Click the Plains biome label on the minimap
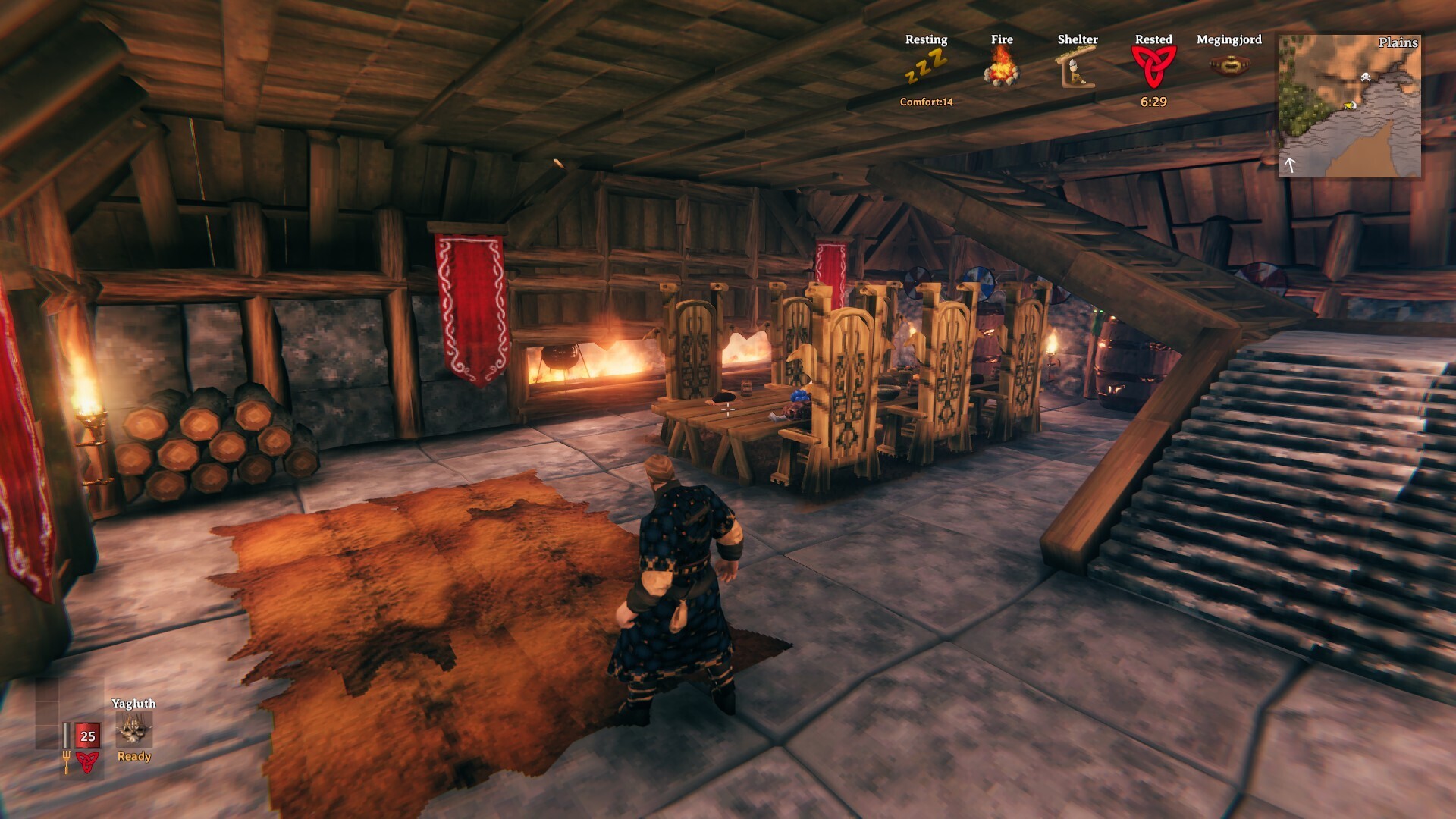This screenshot has width=1456, height=819. (x=1398, y=43)
